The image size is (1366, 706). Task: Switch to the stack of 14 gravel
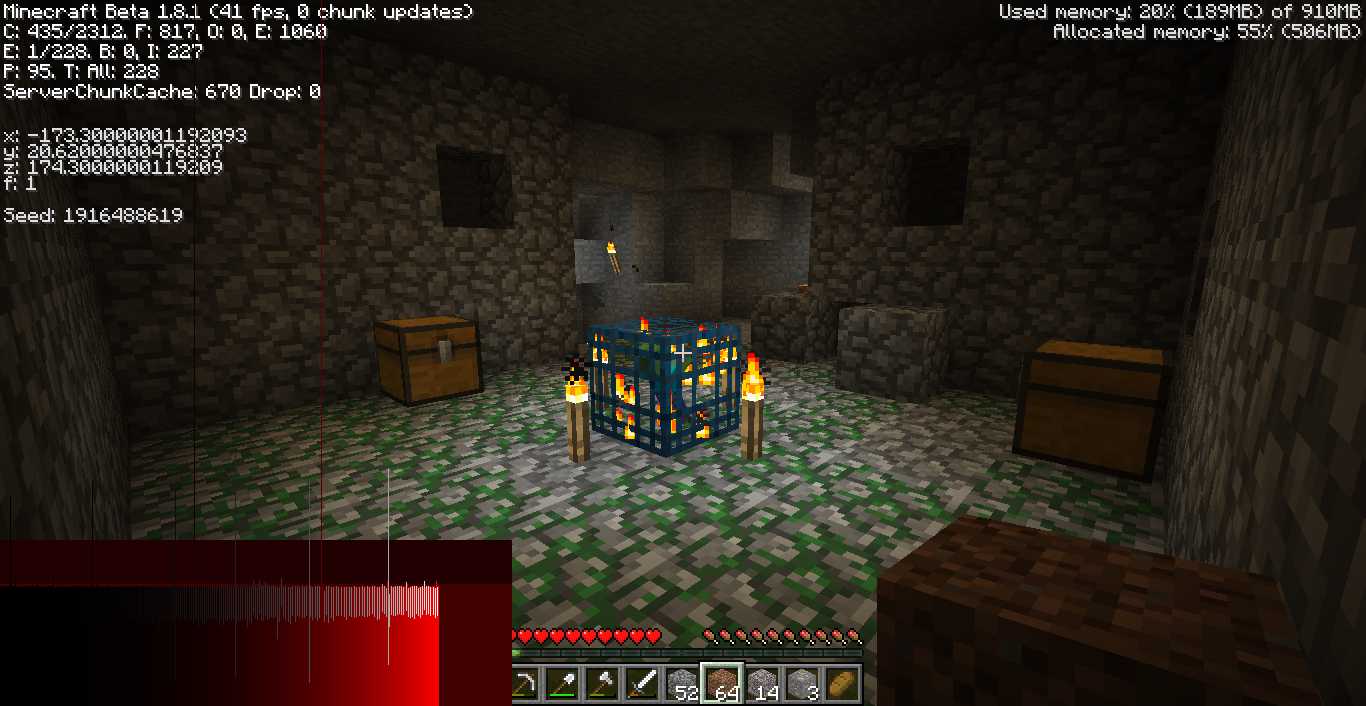coord(762,683)
